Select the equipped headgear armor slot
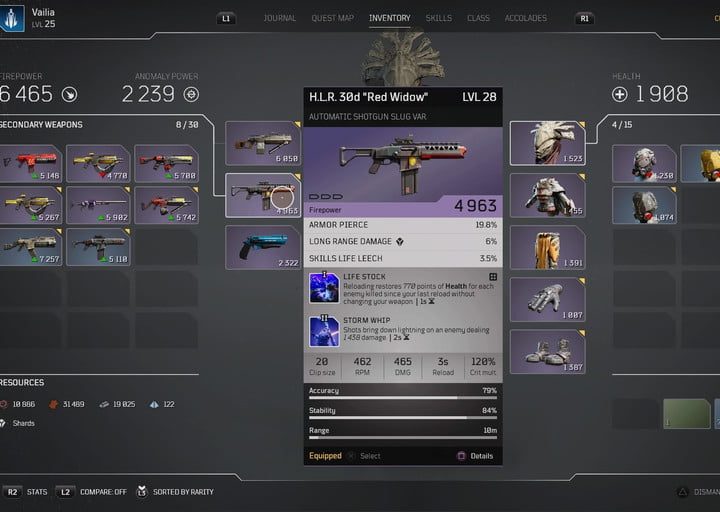This screenshot has width=720, height=512. (x=547, y=143)
